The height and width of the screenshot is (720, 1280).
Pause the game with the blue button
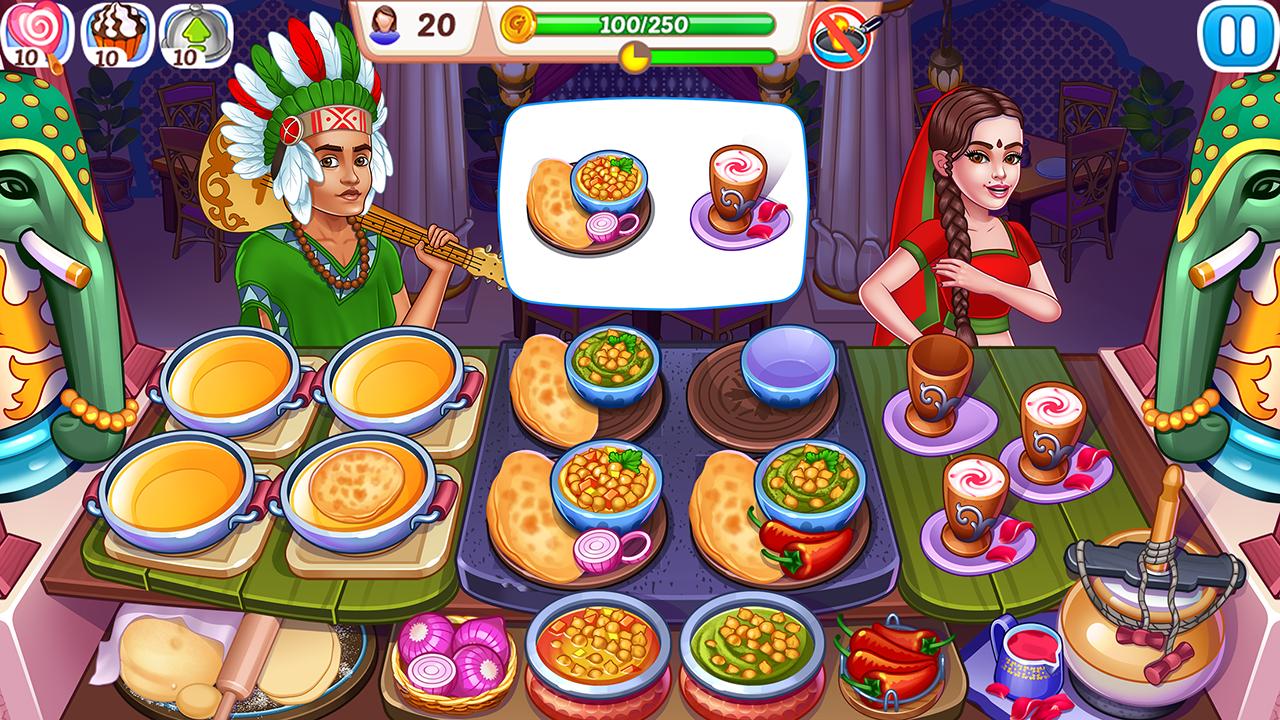[x=1236, y=36]
